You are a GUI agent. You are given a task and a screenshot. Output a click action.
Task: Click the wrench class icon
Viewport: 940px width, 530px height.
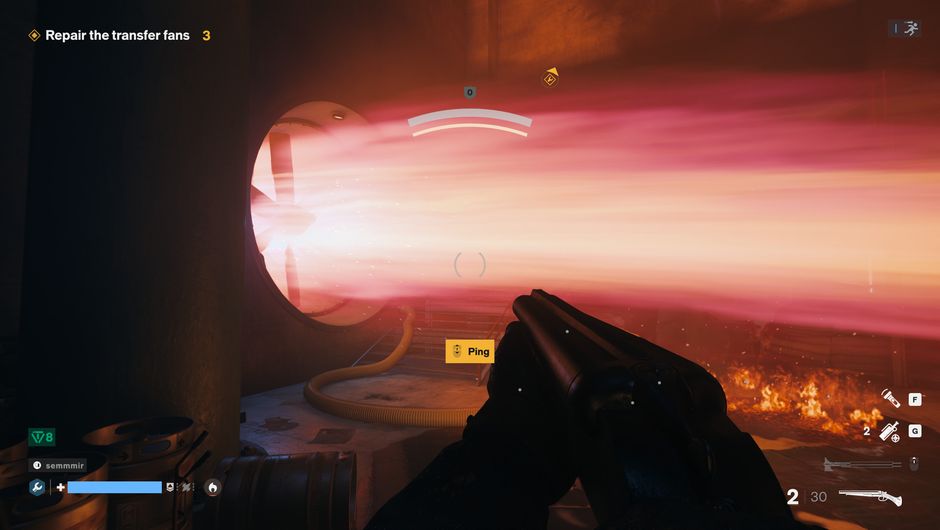(37, 487)
